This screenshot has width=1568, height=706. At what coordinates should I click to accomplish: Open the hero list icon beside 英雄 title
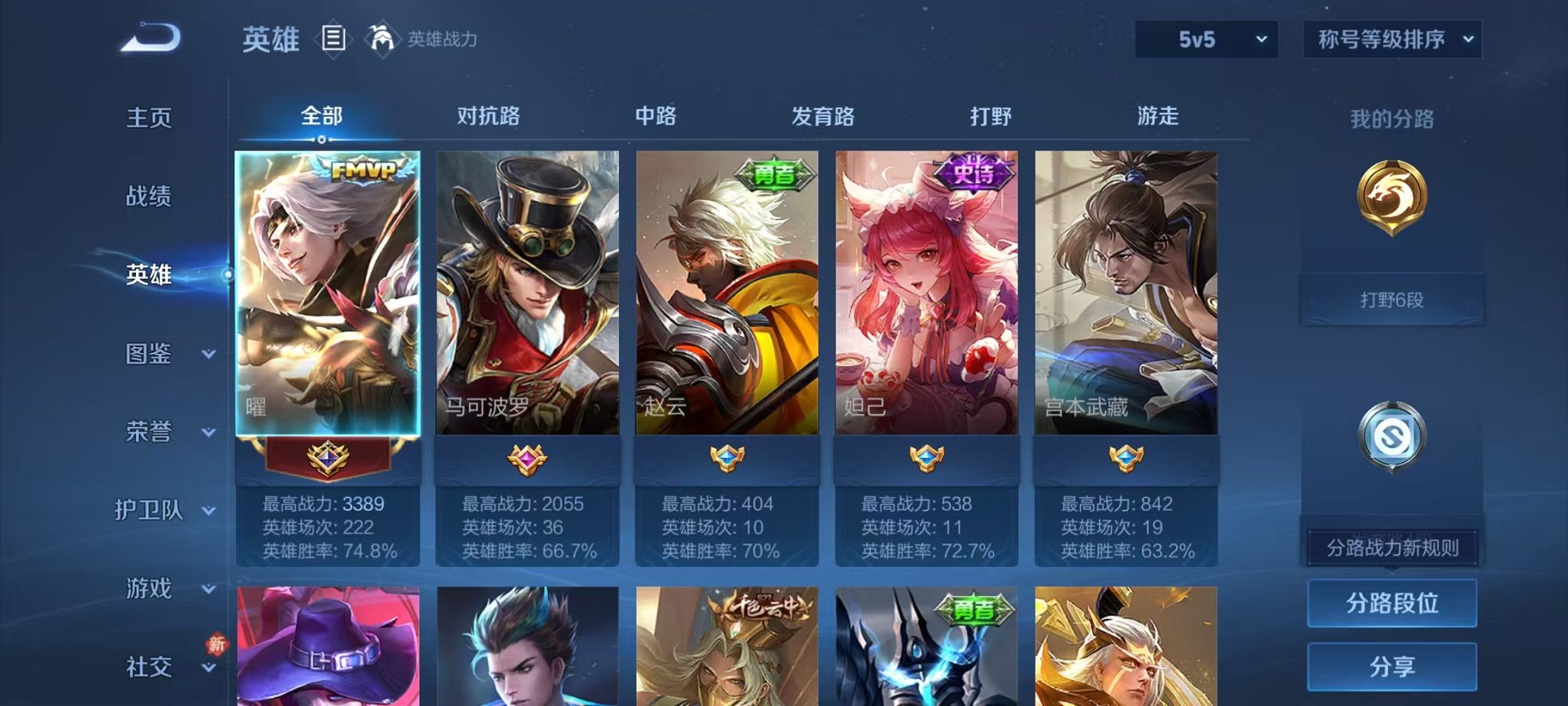point(334,40)
